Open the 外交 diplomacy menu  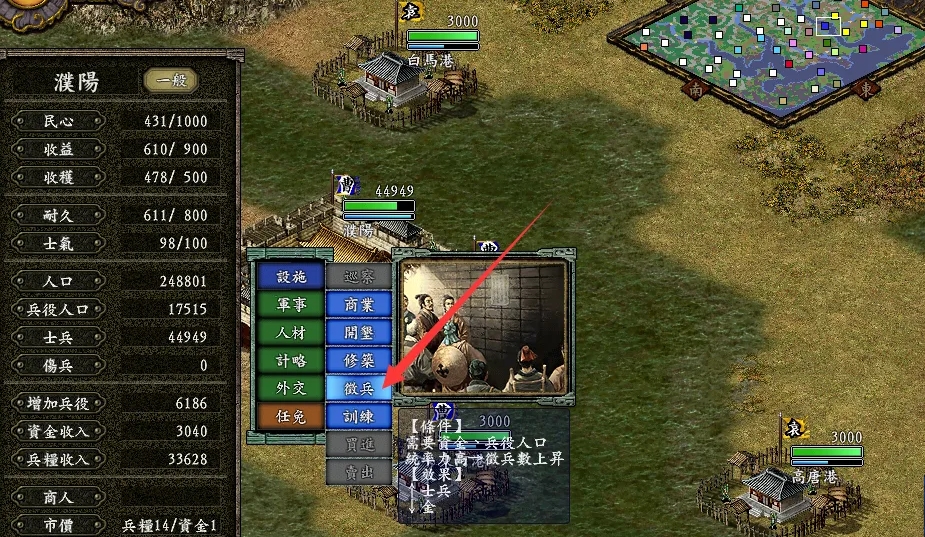point(289,388)
